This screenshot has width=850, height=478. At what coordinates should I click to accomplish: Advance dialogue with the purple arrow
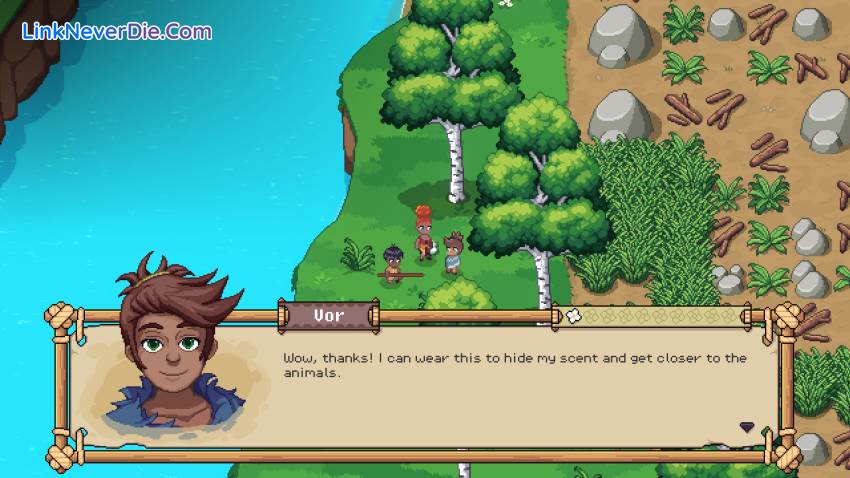coord(746,427)
